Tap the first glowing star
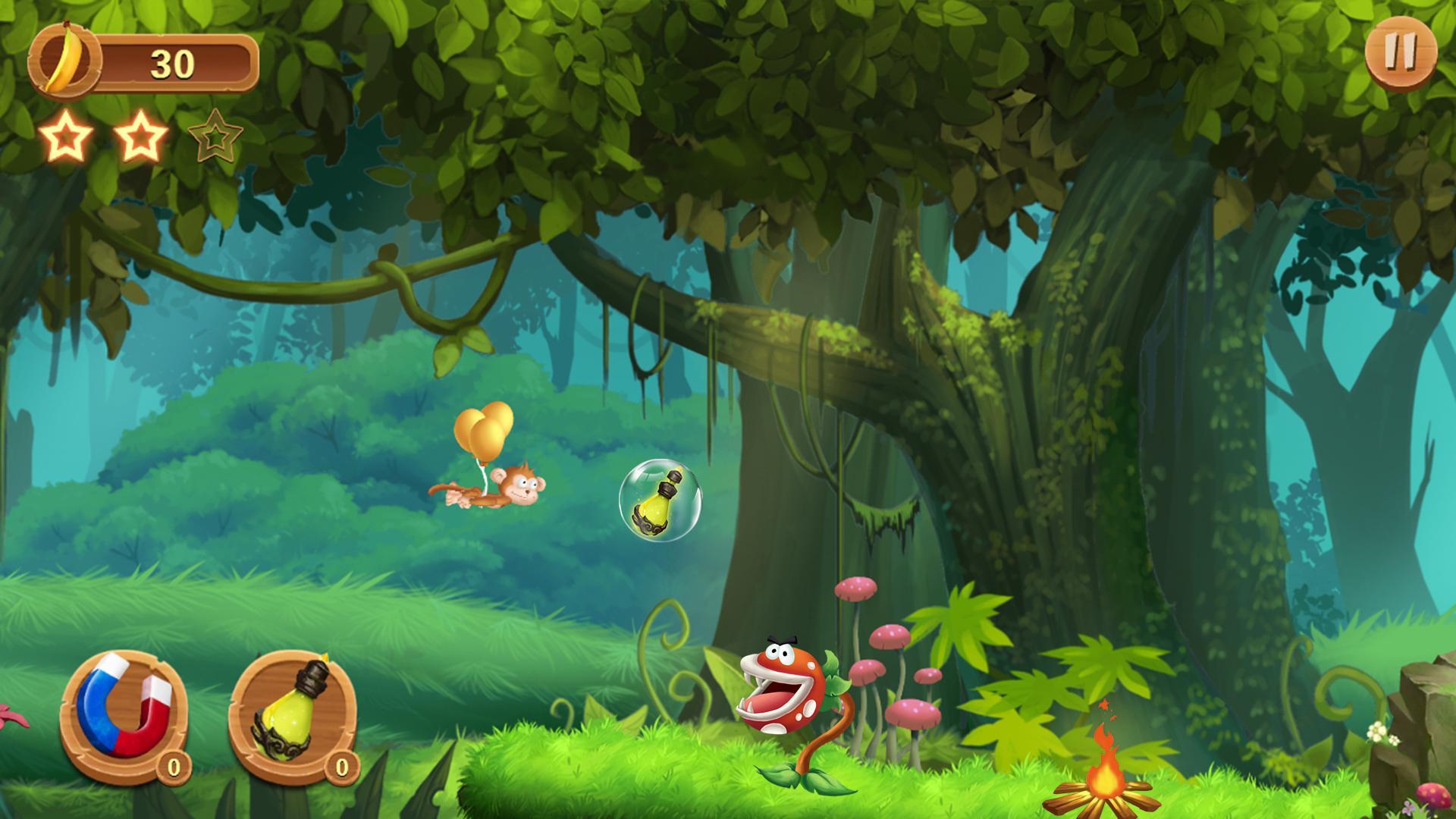 [x=68, y=138]
